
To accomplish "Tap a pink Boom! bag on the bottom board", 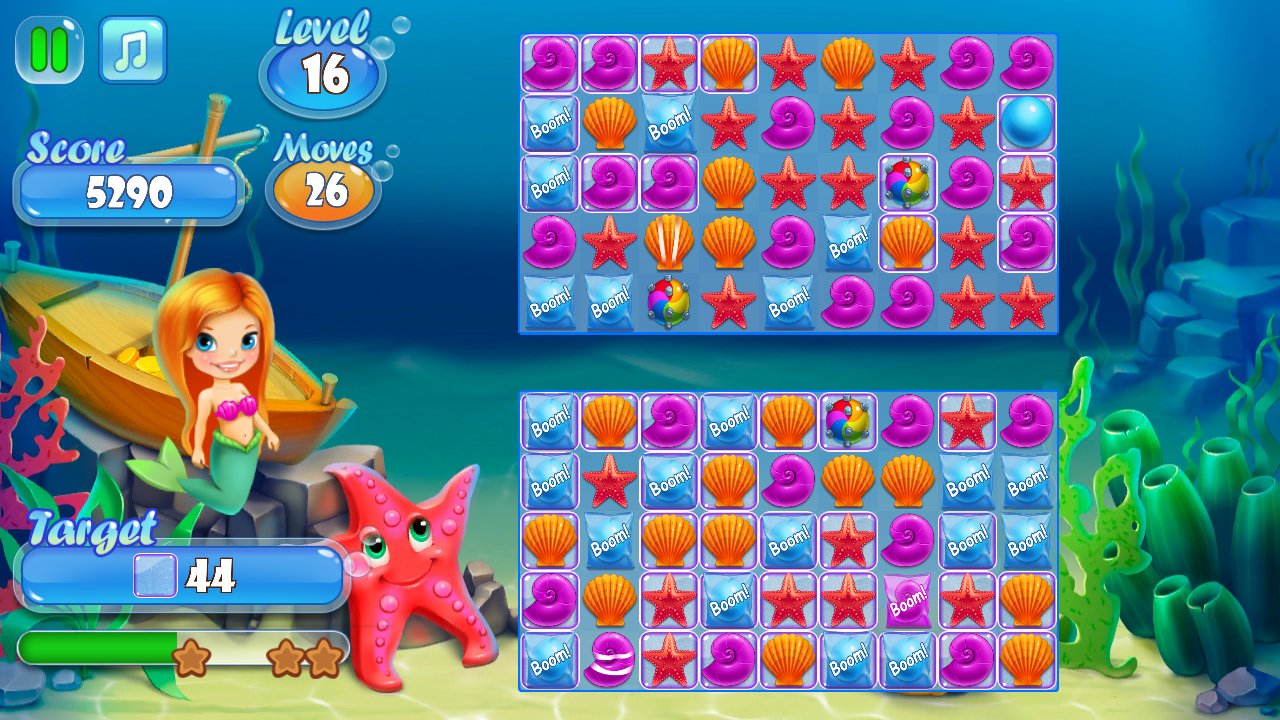I will point(908,602).
